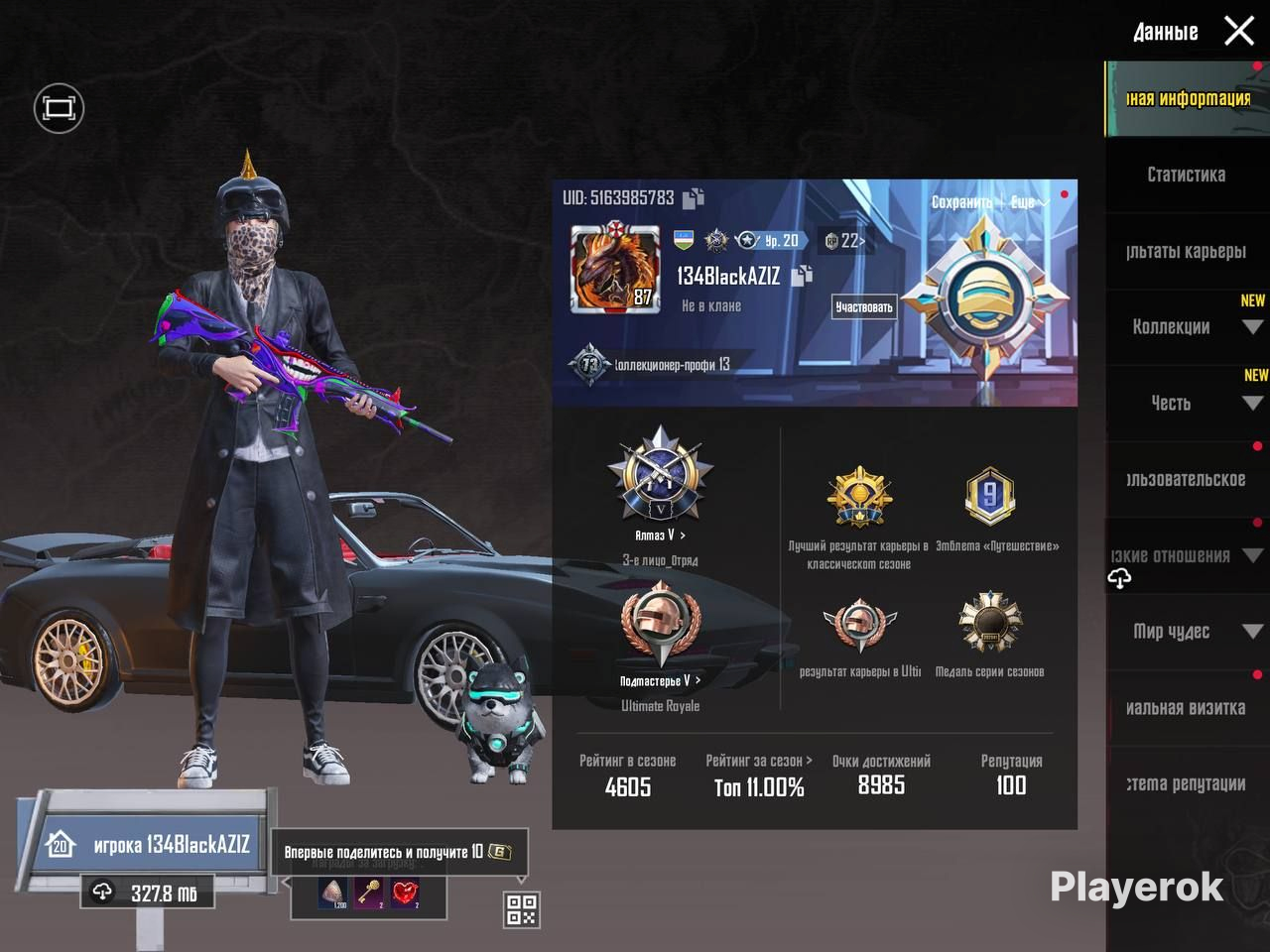Open the player avatar with dragon artwork

(x=614, y=273)
